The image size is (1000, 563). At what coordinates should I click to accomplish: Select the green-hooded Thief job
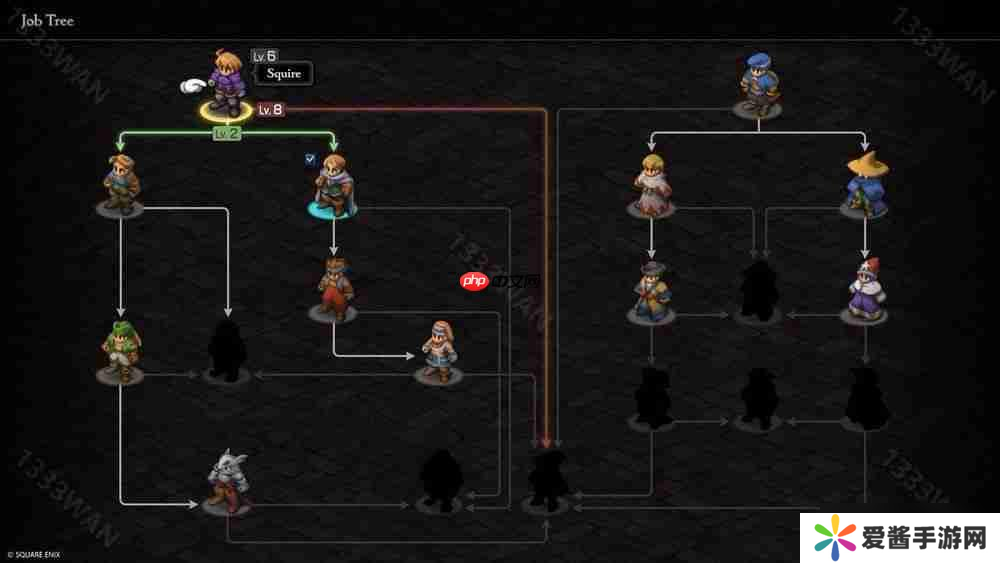point(120,351)
